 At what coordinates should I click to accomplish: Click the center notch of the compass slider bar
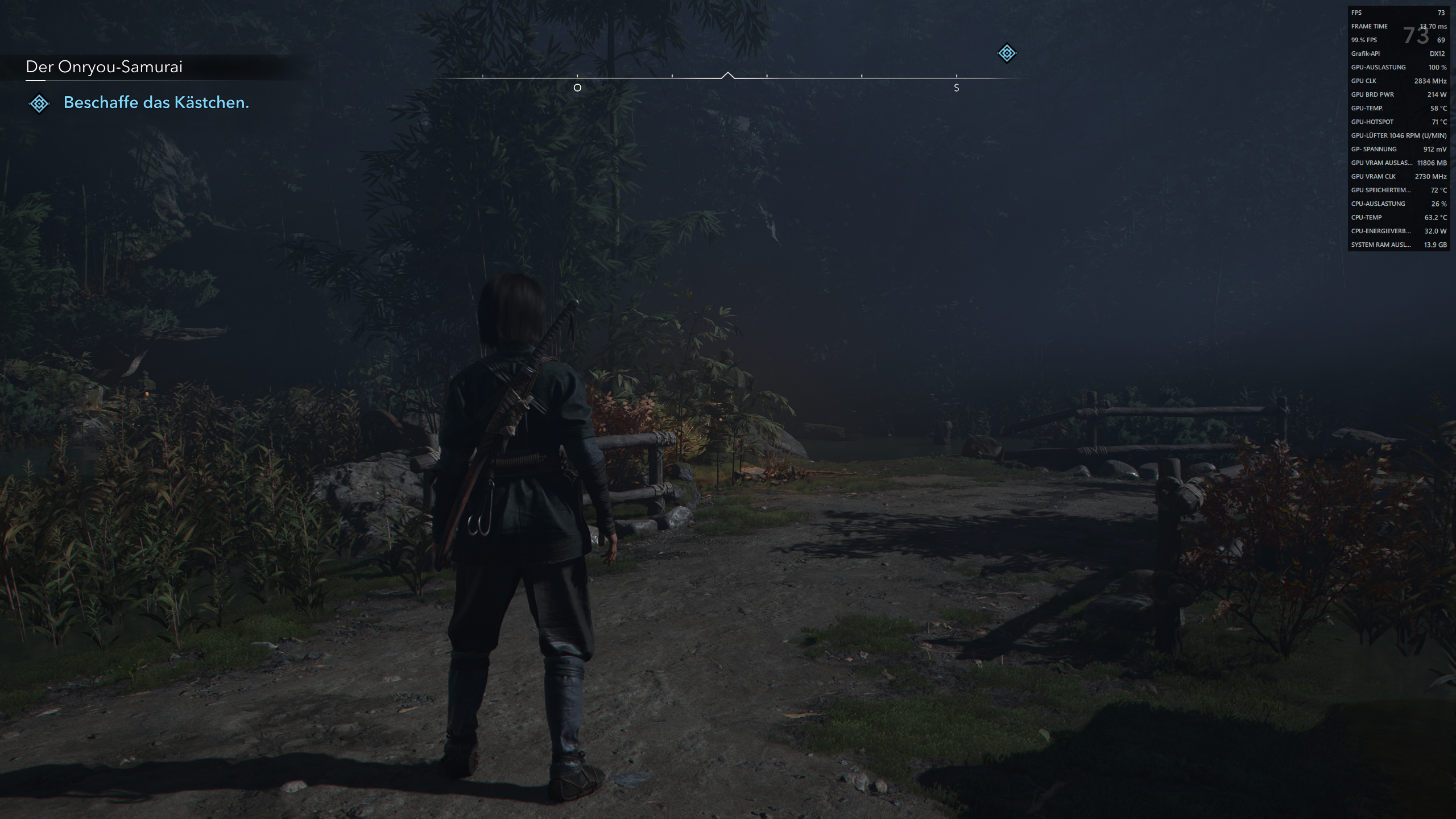click(x=728, y=74)
